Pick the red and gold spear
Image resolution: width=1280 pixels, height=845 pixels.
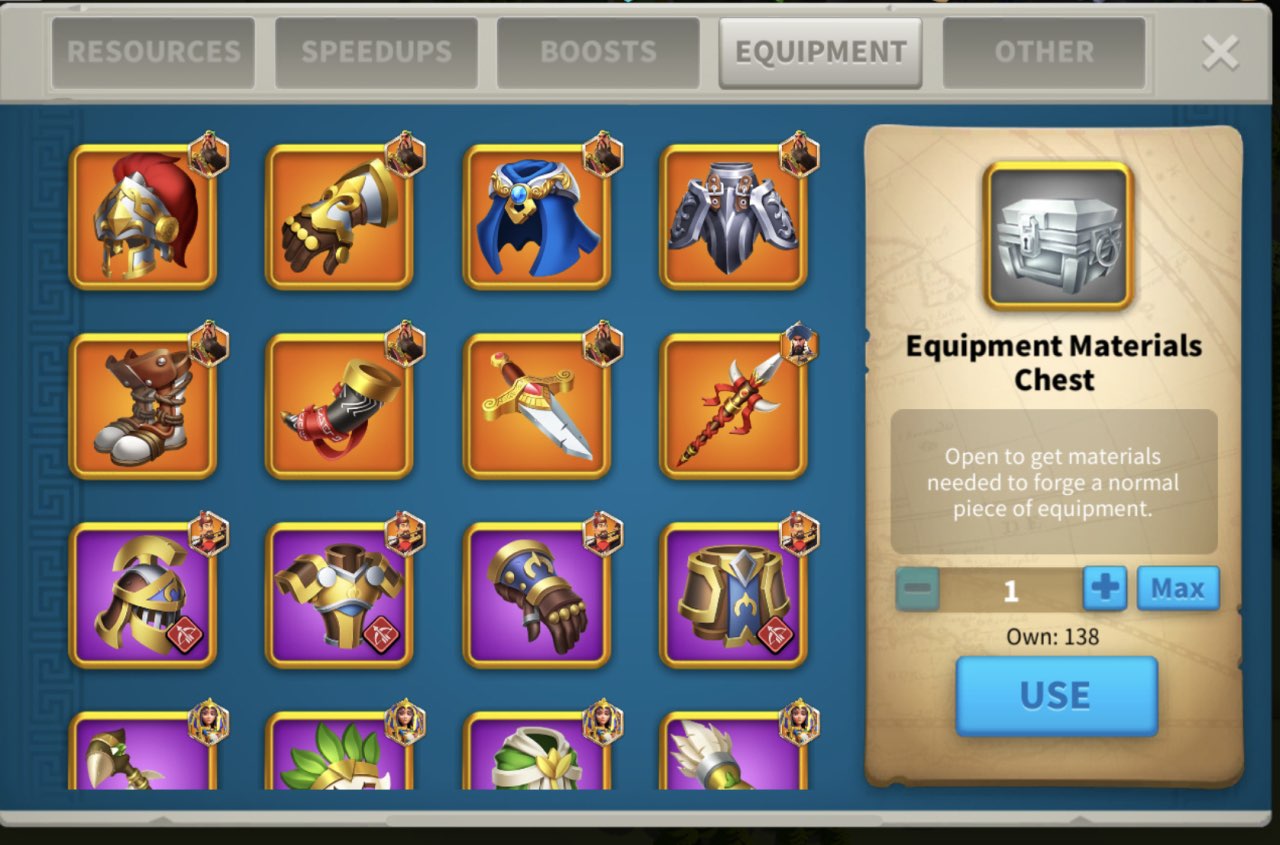[733, 406]
